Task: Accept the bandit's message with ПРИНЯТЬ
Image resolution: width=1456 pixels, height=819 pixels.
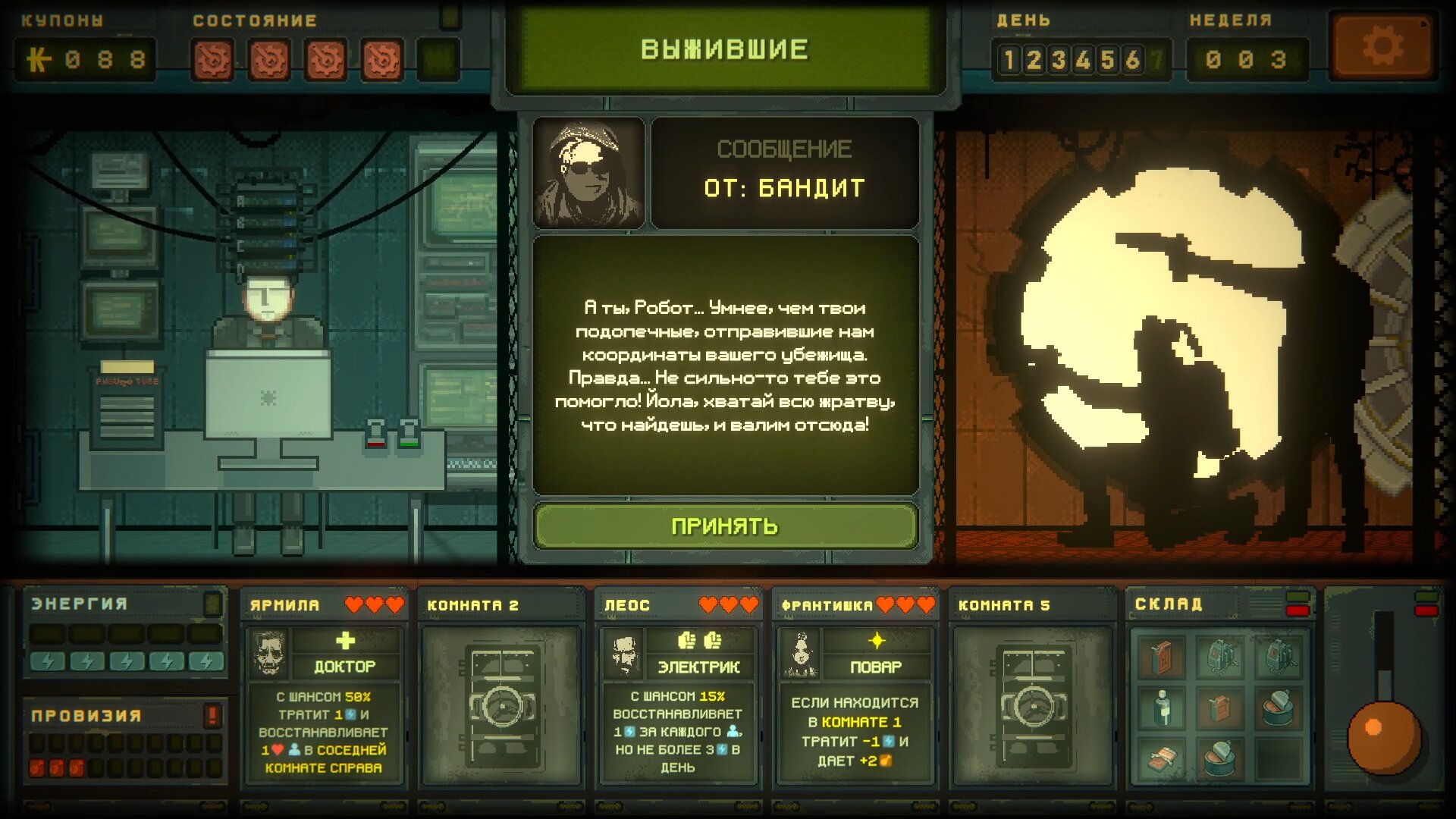Action: [x=725, y=526]
